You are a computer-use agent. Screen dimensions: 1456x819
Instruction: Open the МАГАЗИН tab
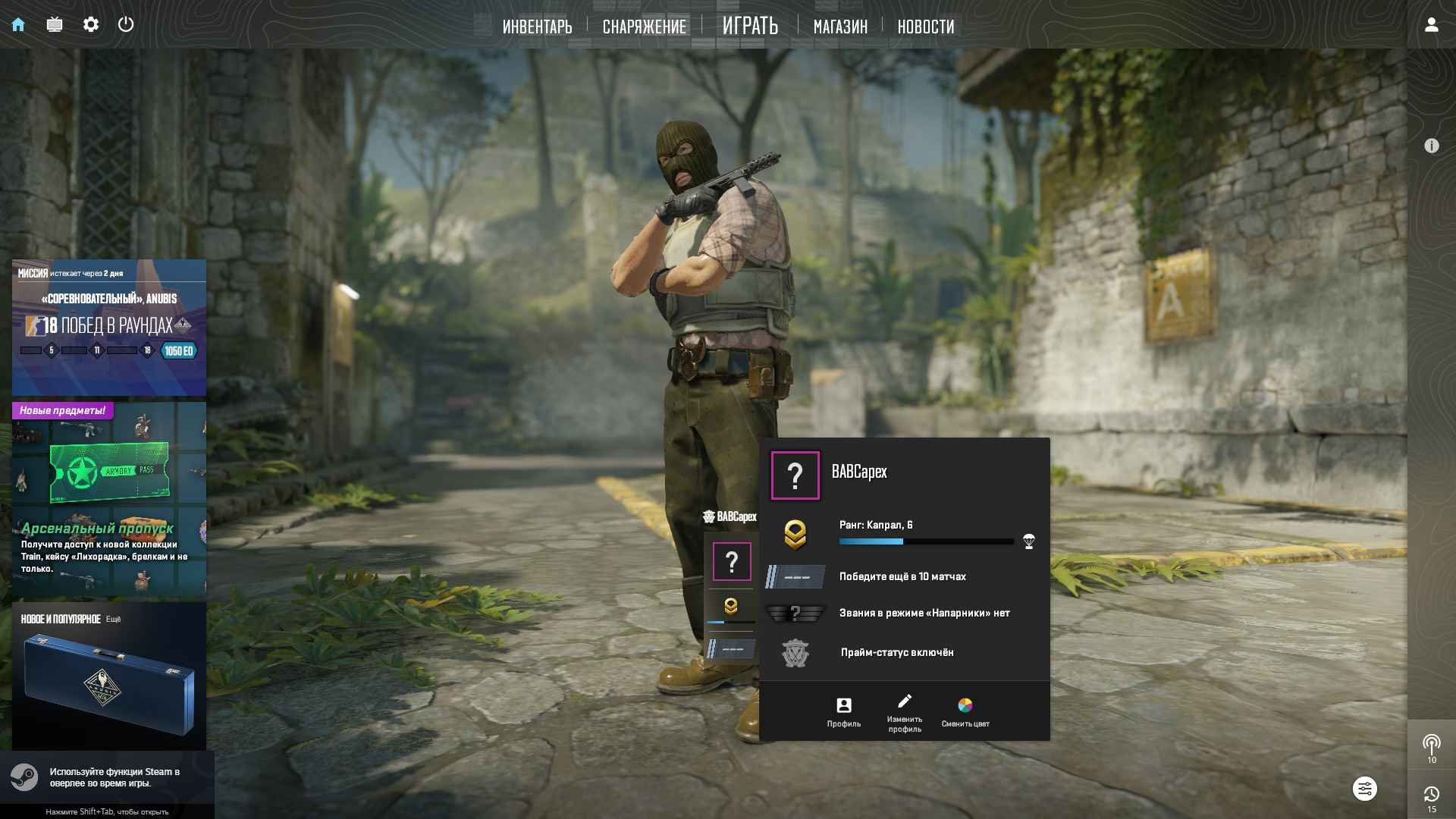pyautogui.click(x=839, y=26)
